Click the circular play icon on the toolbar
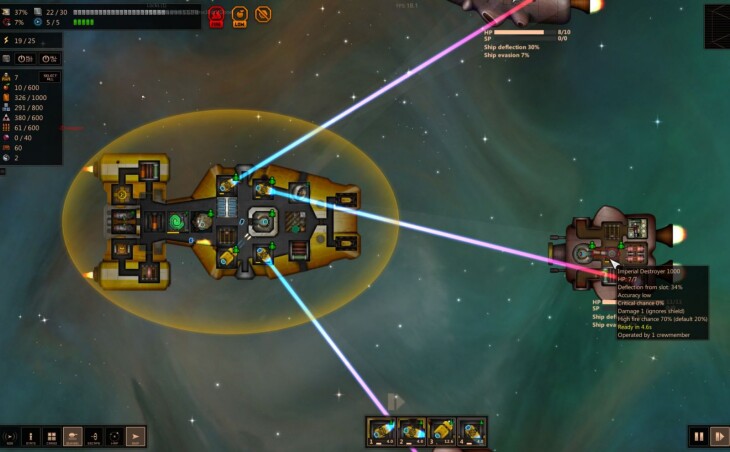The width and height of the screenshot is (730, 452). 9,436
